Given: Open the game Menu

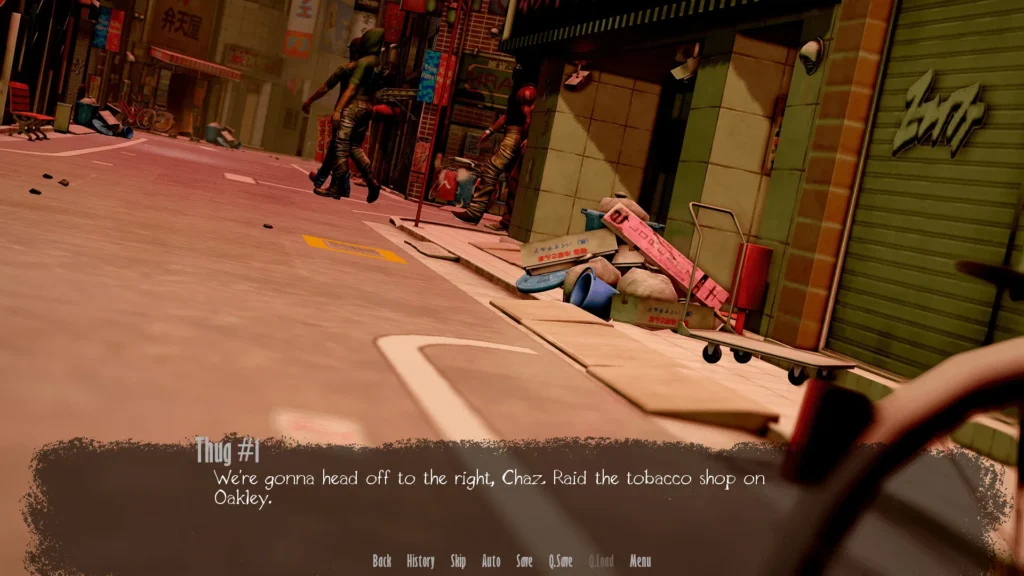Looking at the screenshot, I should 640,561.
